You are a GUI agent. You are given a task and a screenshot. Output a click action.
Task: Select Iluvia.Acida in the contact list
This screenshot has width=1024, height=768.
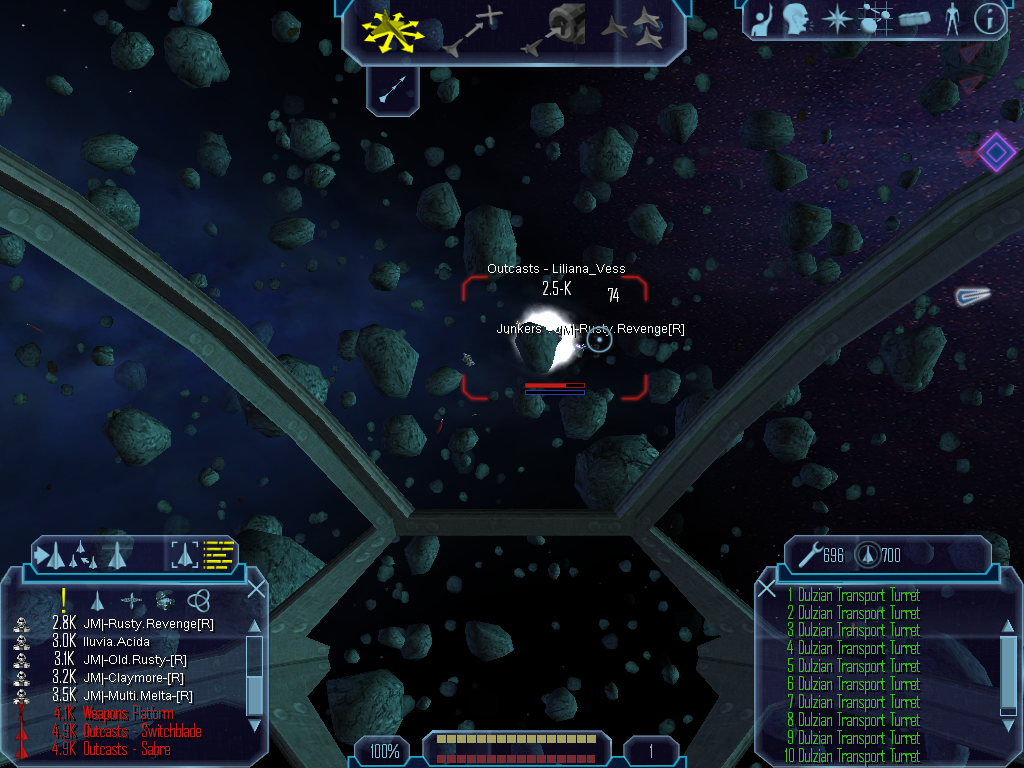pos(117,642)
